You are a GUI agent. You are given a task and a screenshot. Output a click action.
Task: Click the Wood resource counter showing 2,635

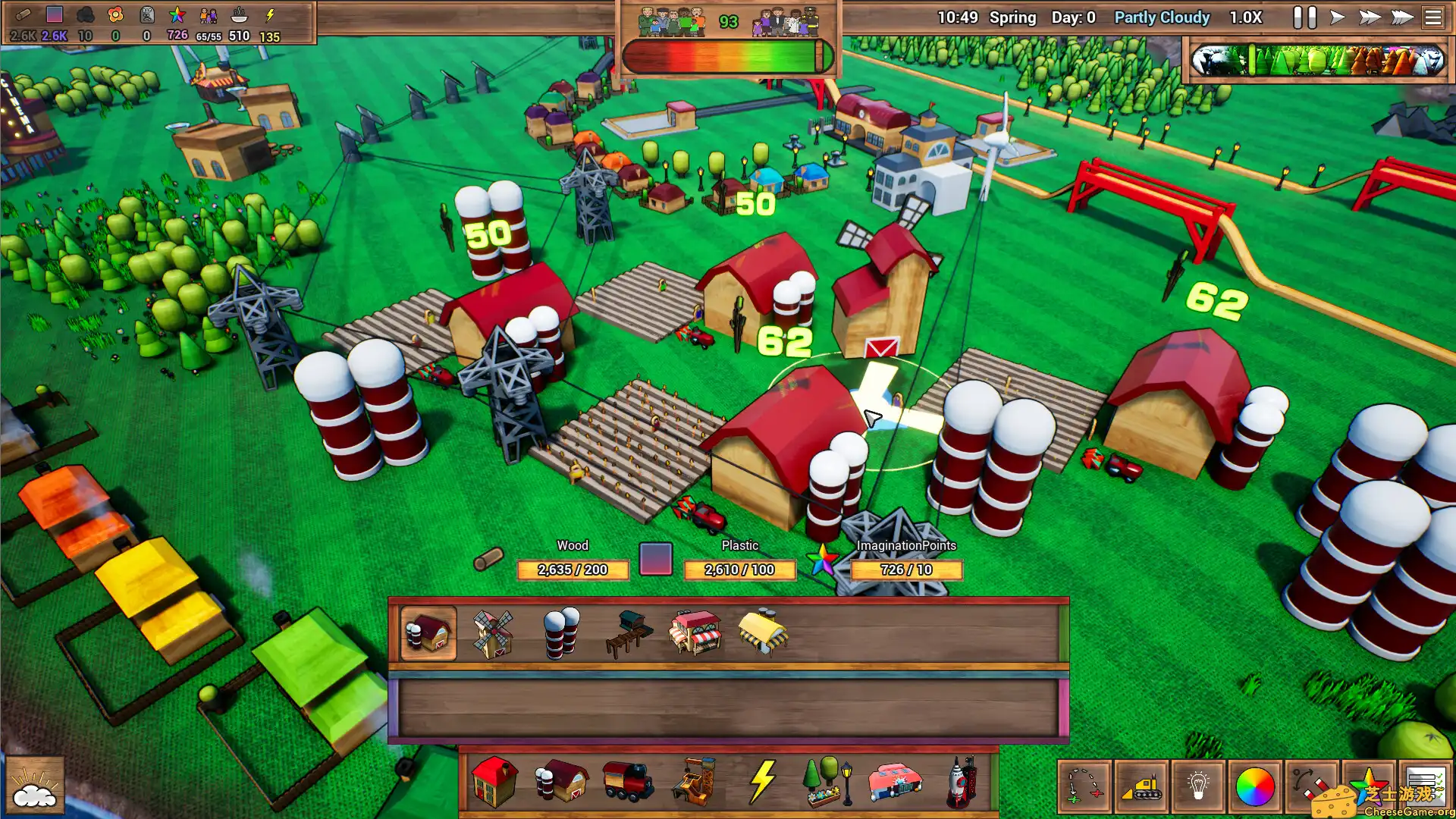click(x=573, y=570)
